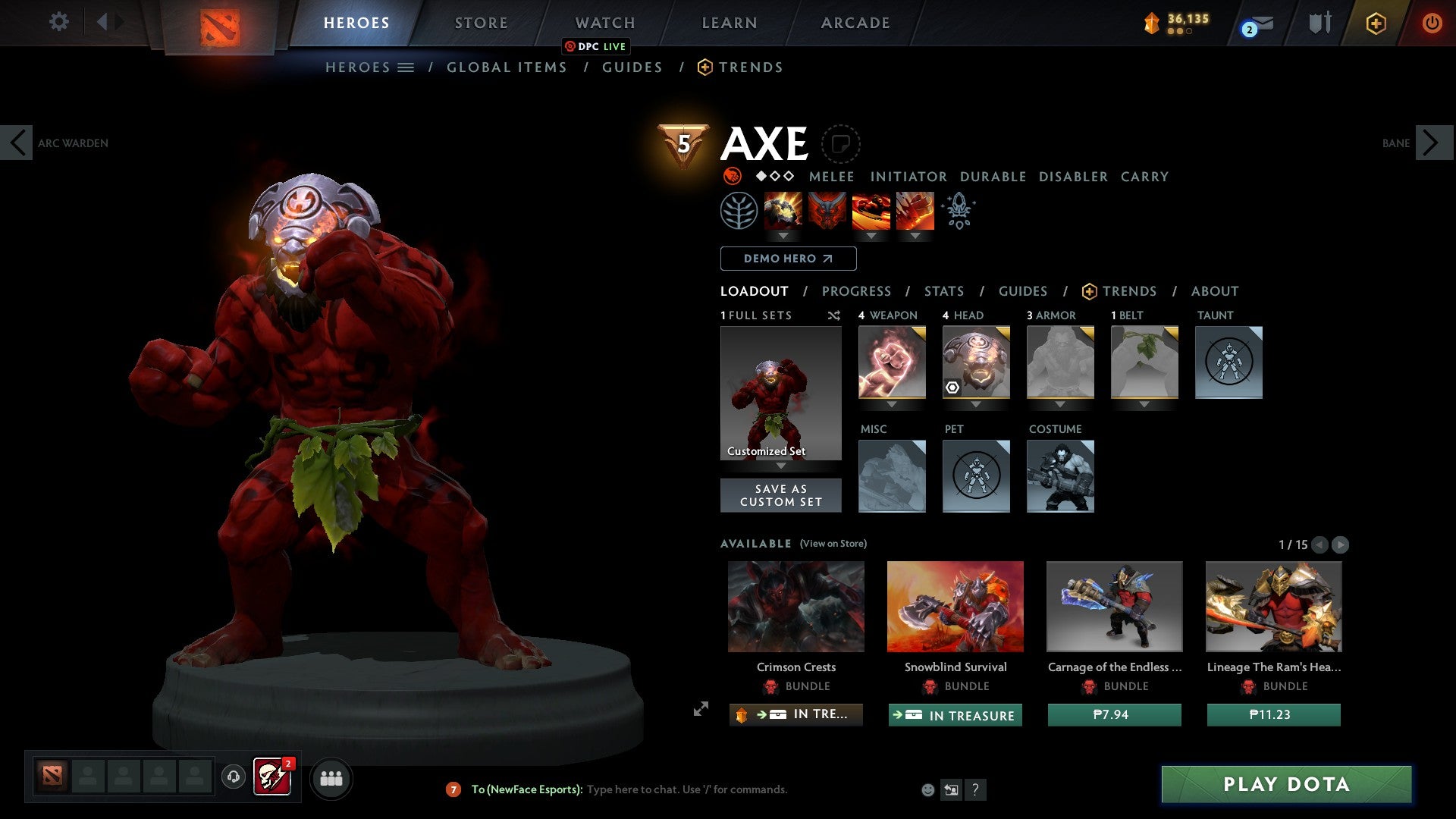The image size is (1456, 819).
Task: Click the emoticon smiley icon near chat
Action: click(928, 789)
